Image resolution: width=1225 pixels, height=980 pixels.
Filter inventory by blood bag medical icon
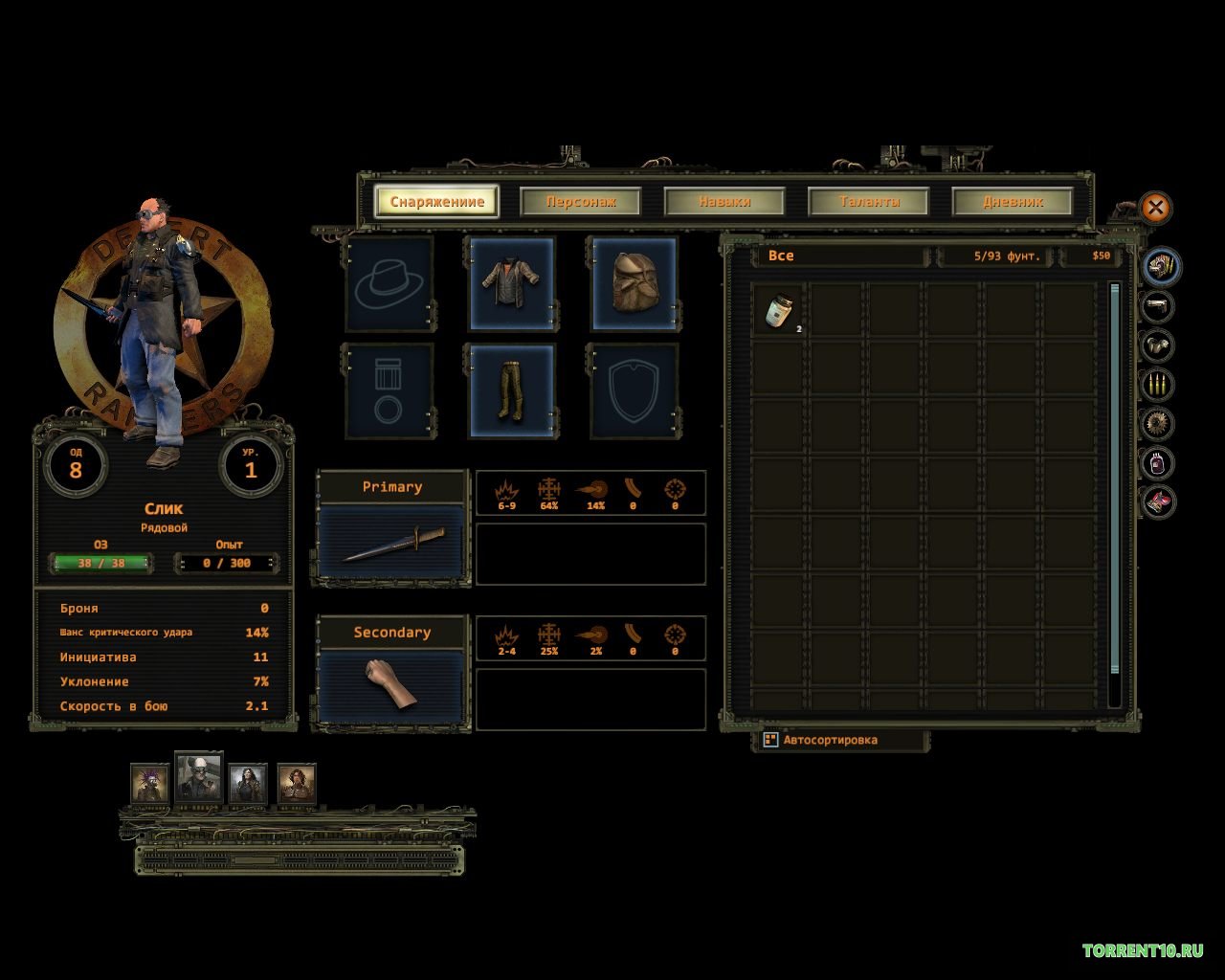(1158, 463)
